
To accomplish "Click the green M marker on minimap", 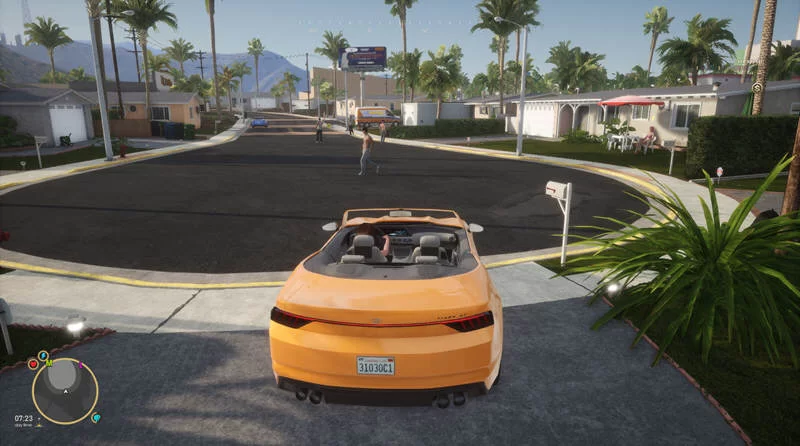I will 50,363.
